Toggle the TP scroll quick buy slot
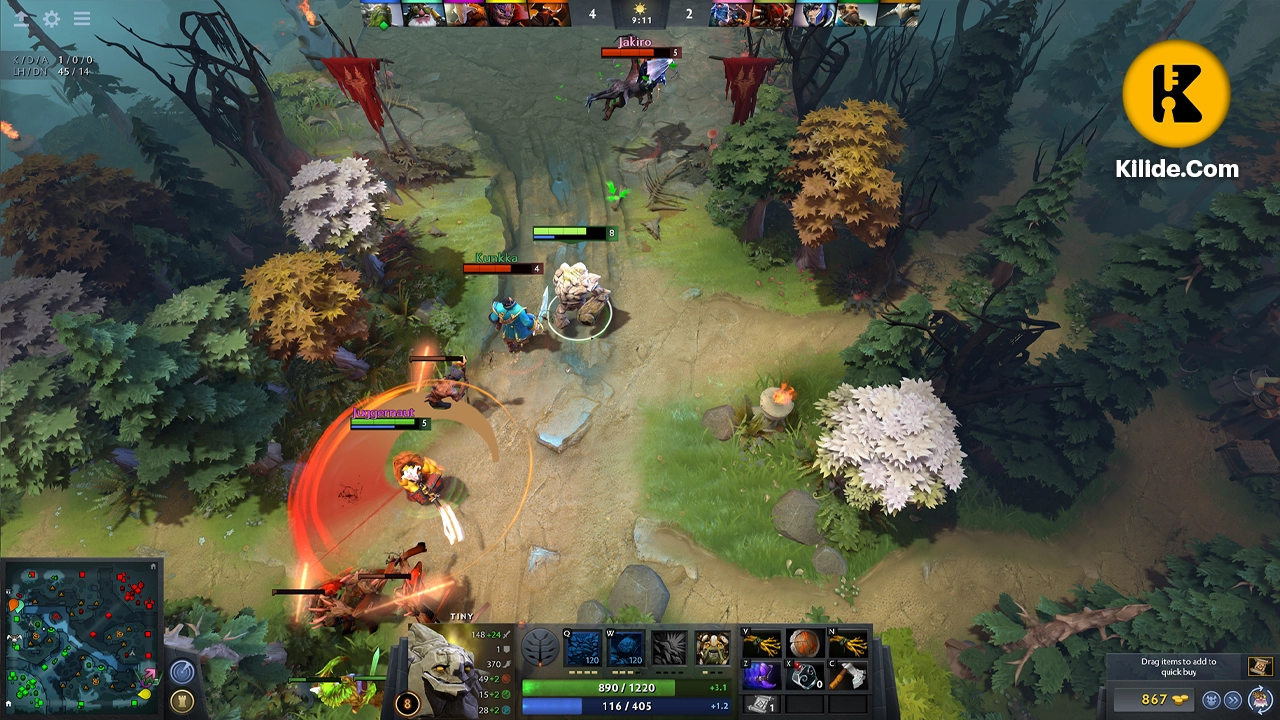This screenshot has height=720, width=1280. (1260, 667)
